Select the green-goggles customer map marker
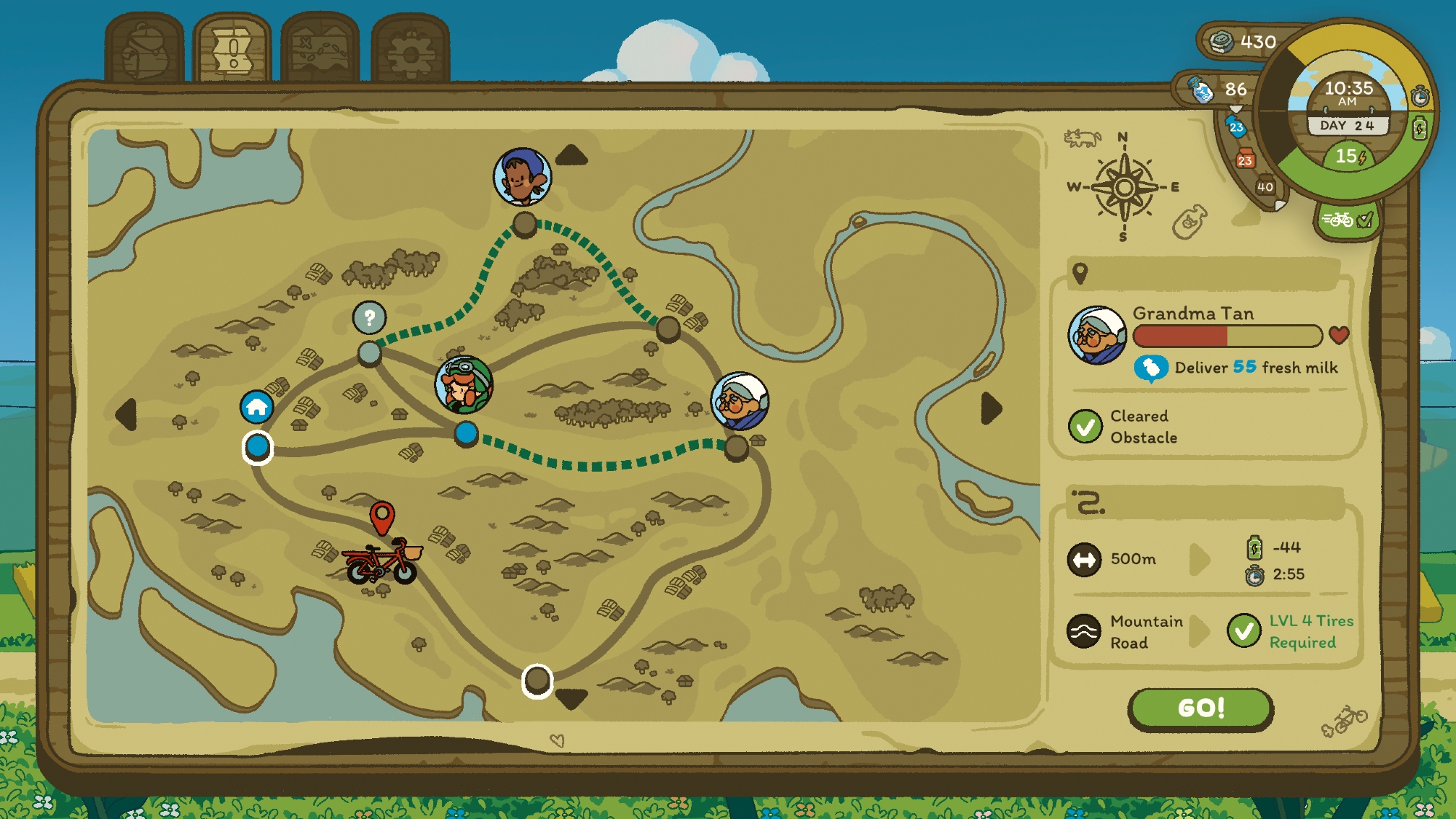 coord(464,384)
